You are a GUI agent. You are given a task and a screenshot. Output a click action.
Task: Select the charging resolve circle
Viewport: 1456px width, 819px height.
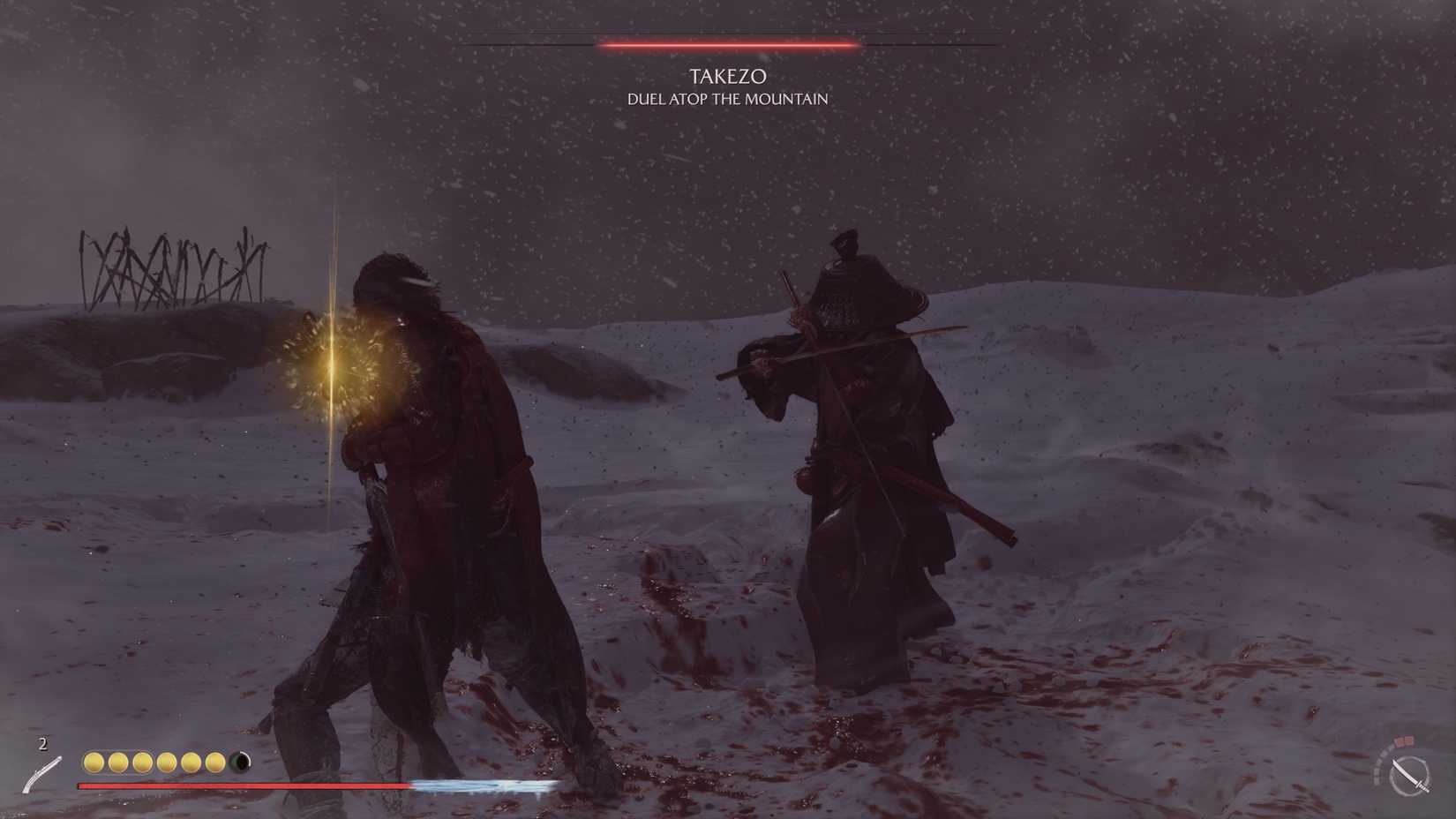click(241, 761)
